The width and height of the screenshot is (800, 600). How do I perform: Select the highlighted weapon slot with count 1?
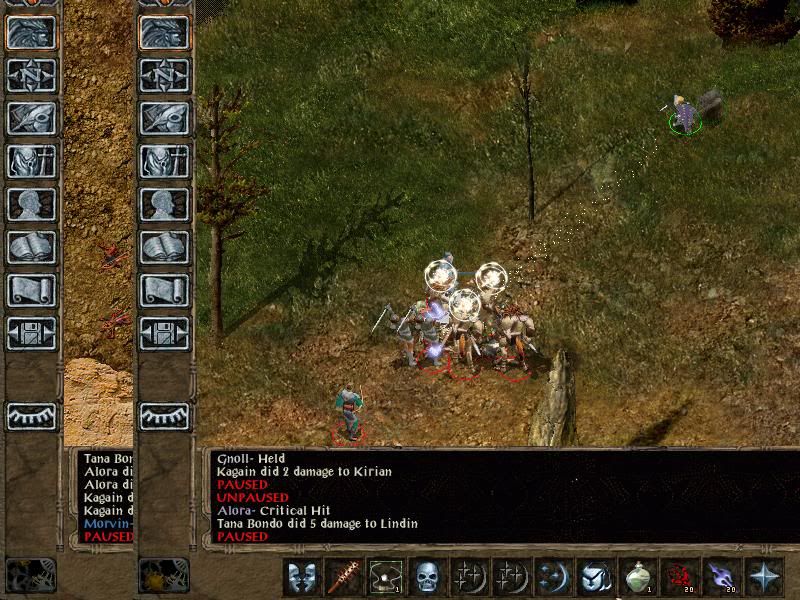point(386,576)
